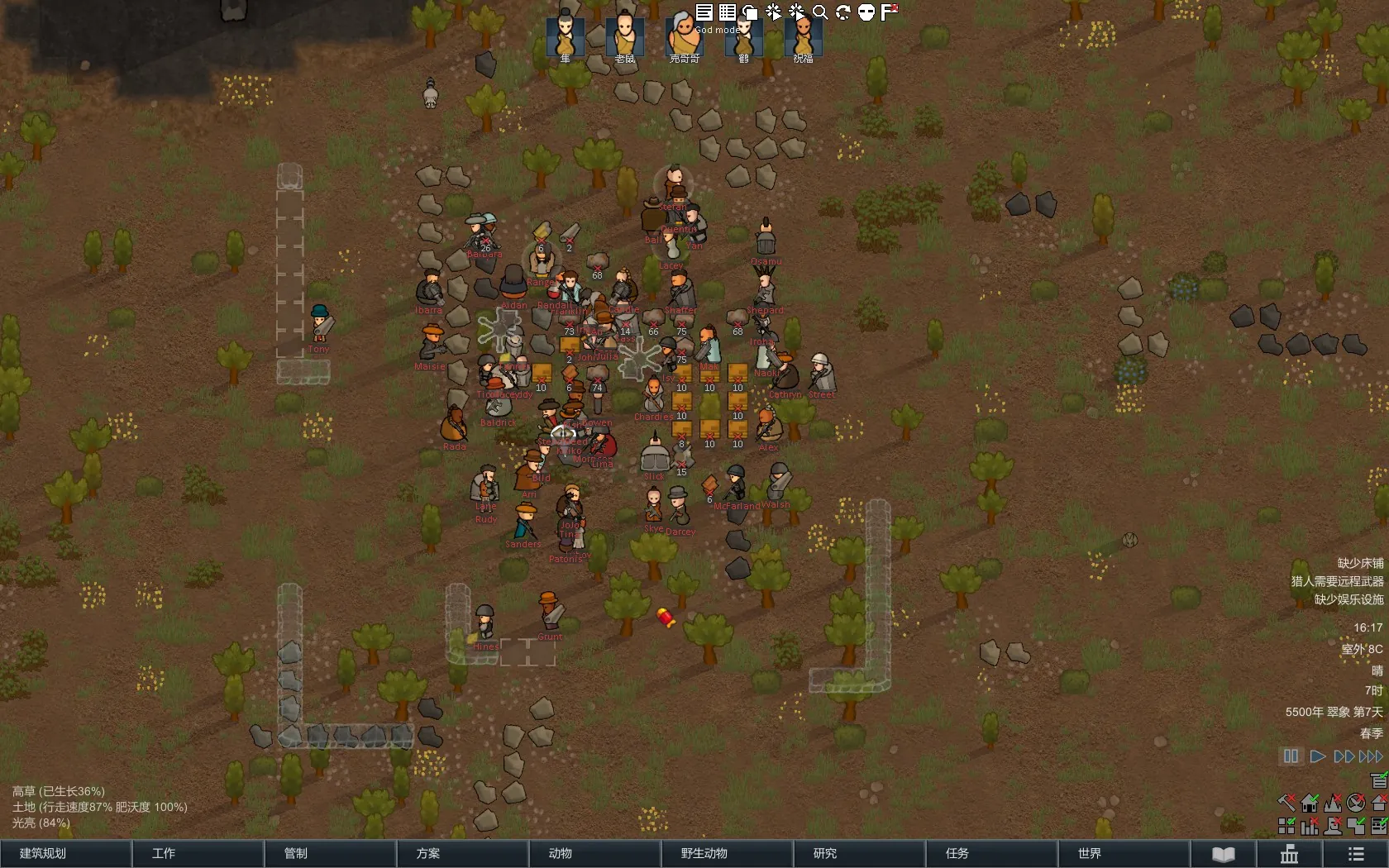
Task: Open the 世界 (World) tab
Action: coord(1124,853)
